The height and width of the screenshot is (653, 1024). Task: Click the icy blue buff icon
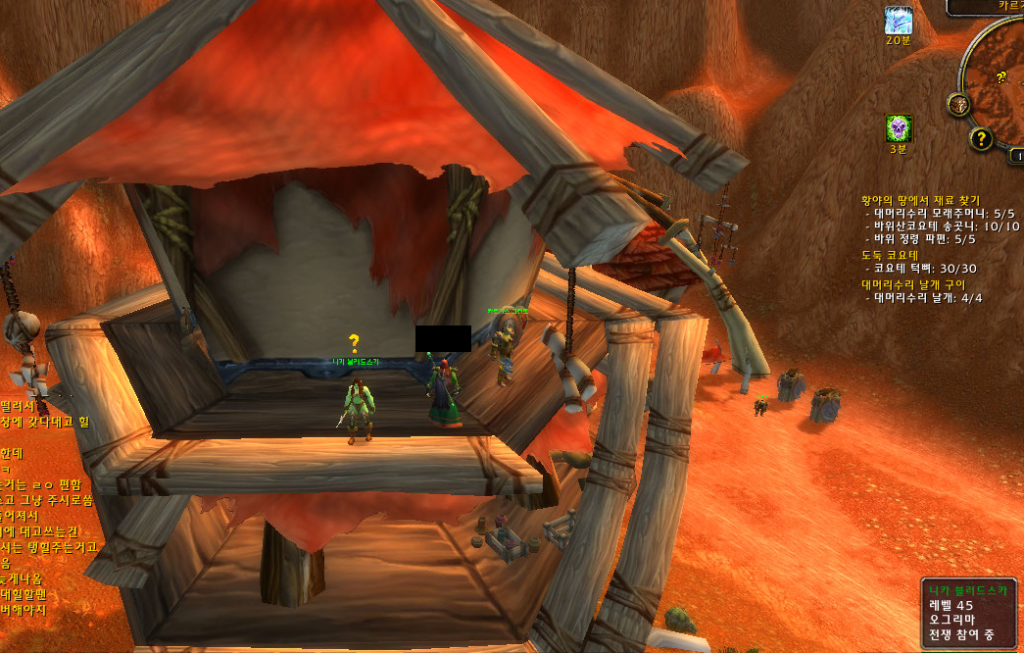pyautogui.click(x=898, y=20)
